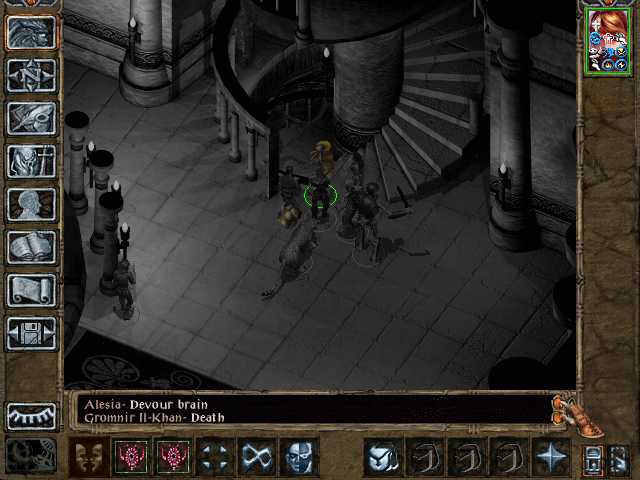Open the priest scroll button
This screenshot has height=480, width=640.
point(31,290)
